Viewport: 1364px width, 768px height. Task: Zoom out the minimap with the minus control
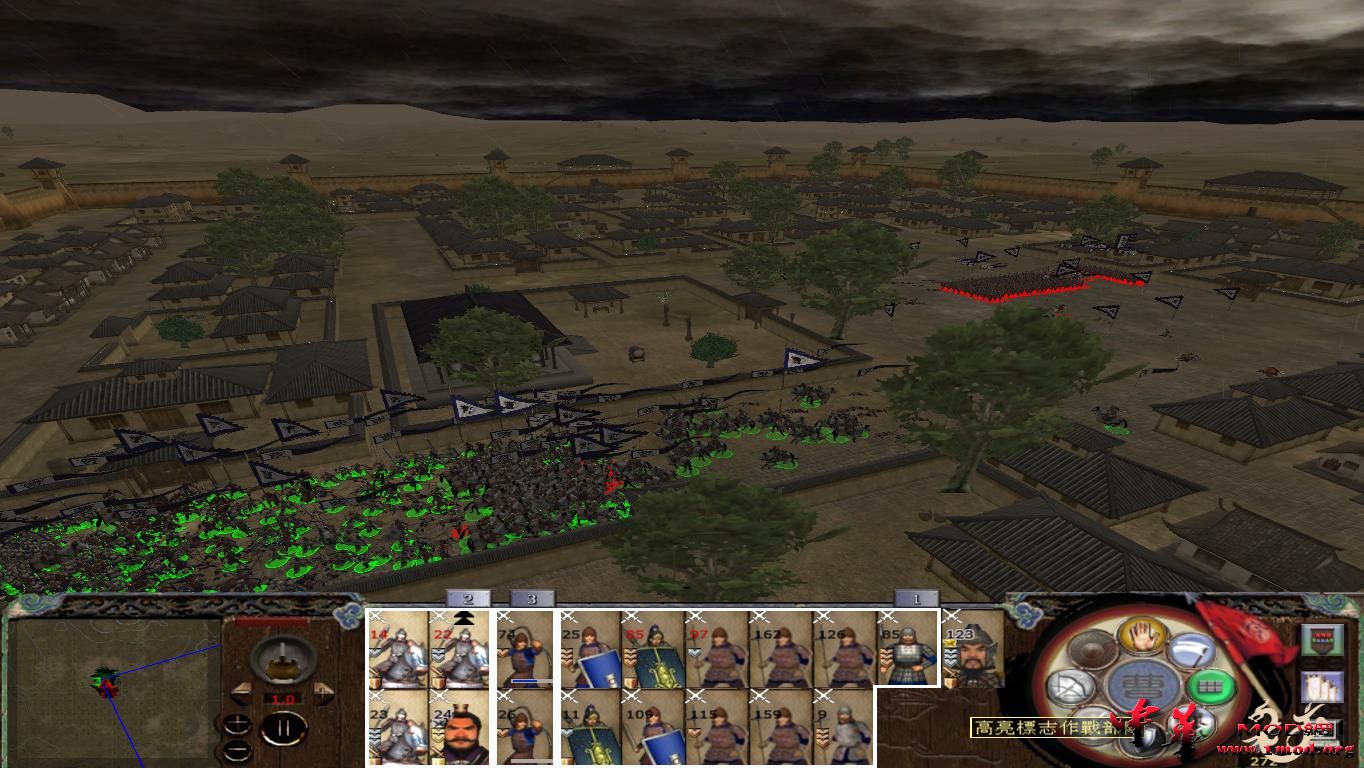pyautogui.click(x=237, y=751)
